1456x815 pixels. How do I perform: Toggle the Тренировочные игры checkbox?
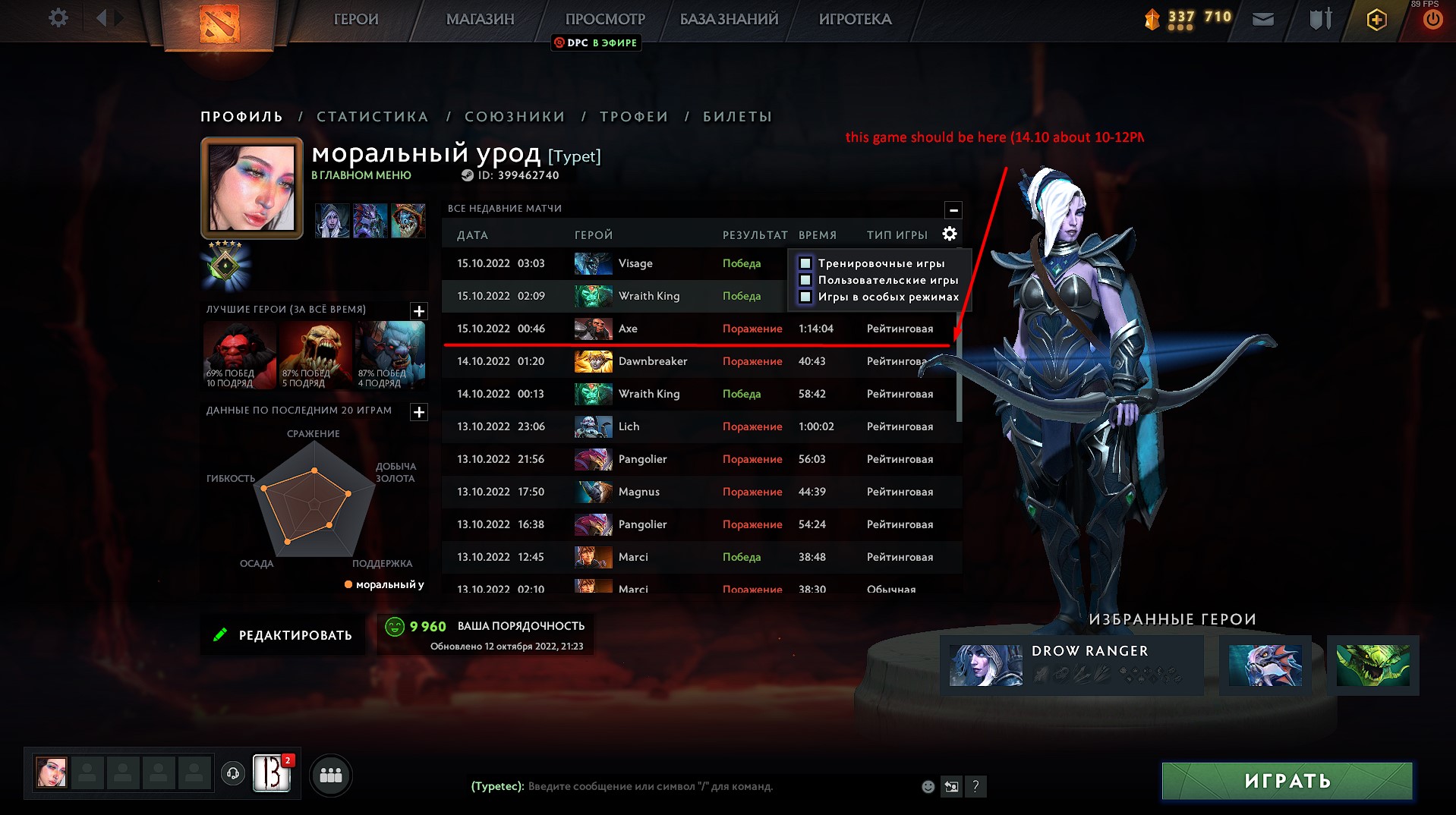pyautogui.click(x=804, y=262)
